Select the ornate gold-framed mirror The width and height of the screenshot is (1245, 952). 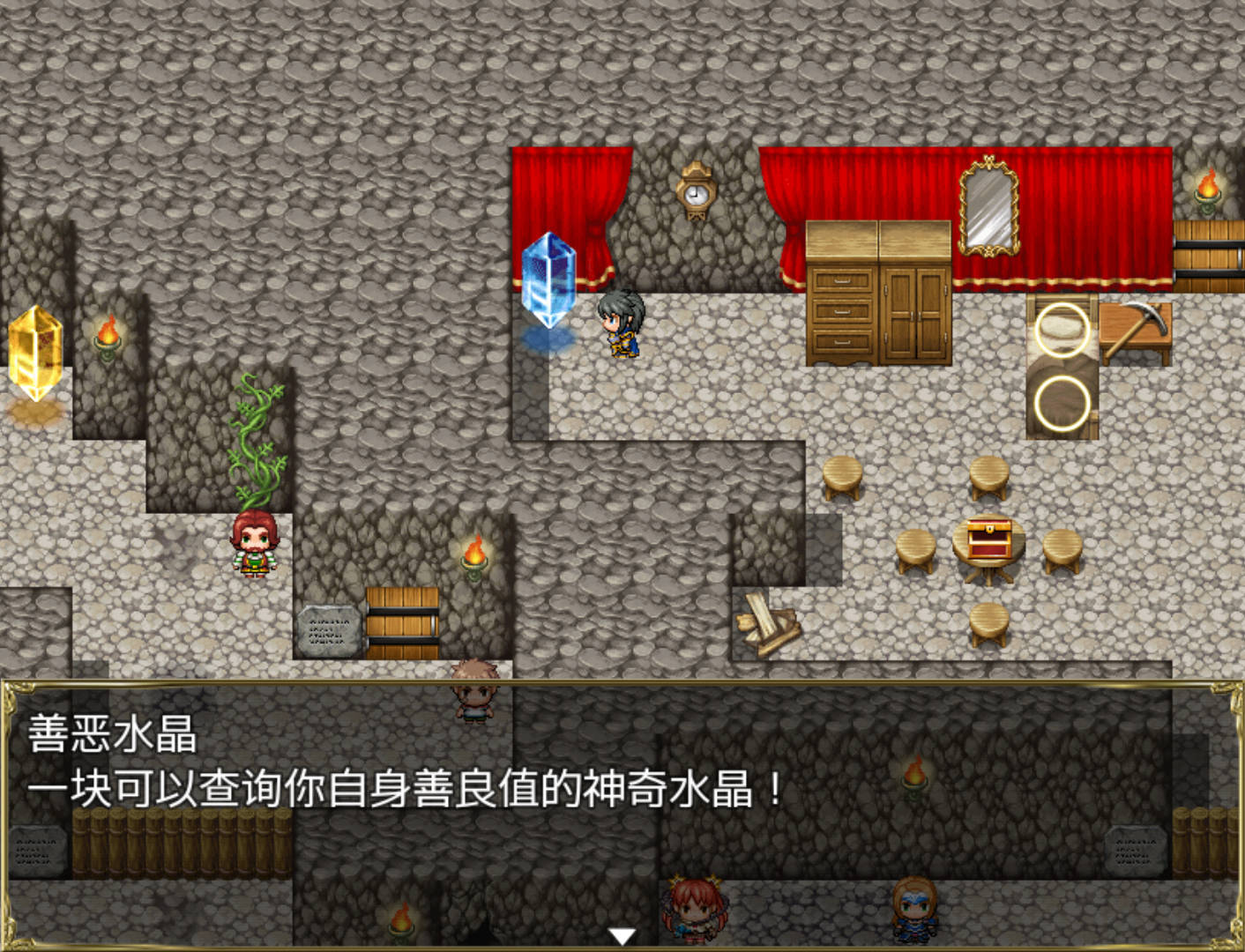tap(988, 207)
